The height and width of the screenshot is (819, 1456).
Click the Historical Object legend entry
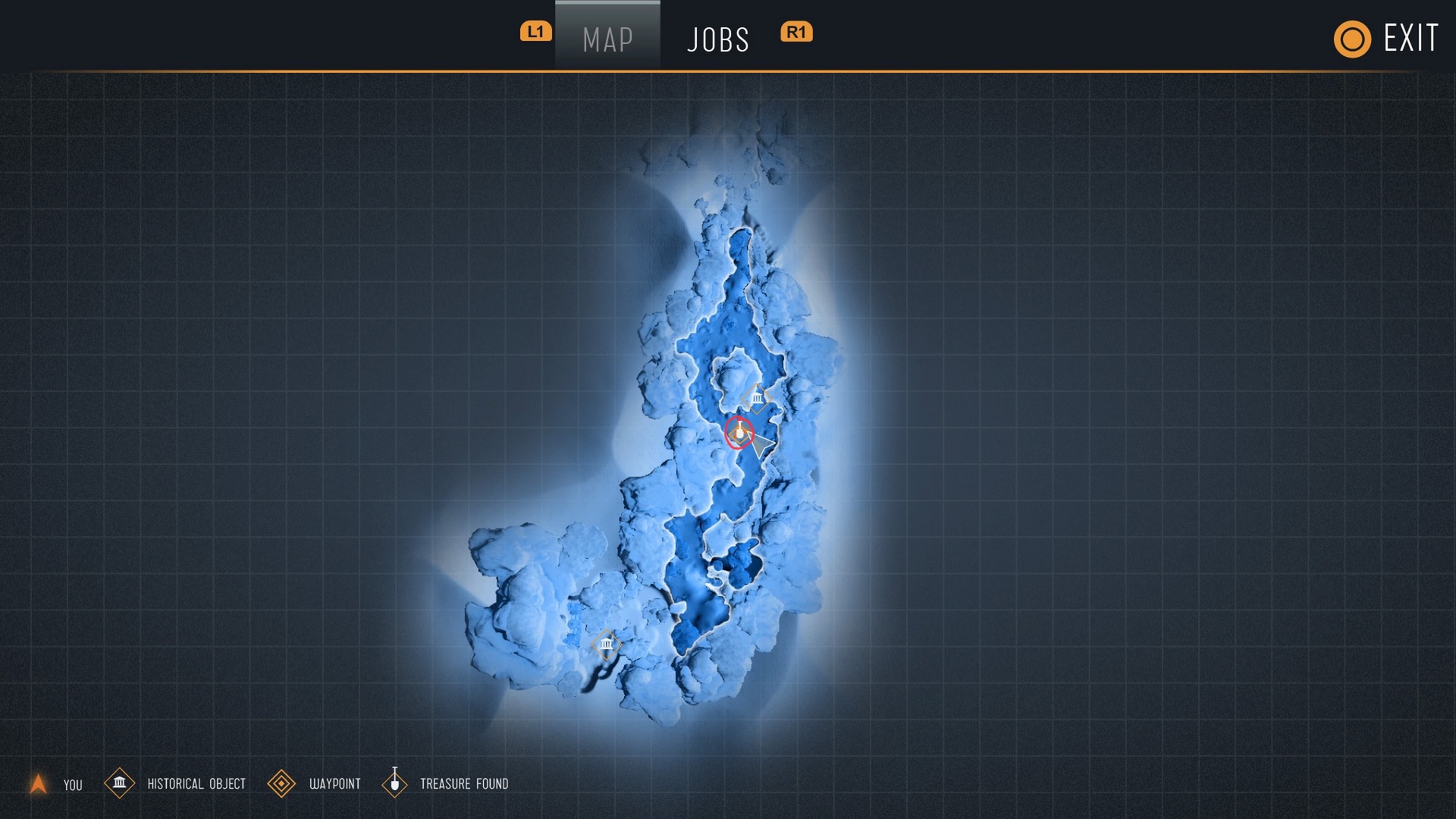[176, 783]
